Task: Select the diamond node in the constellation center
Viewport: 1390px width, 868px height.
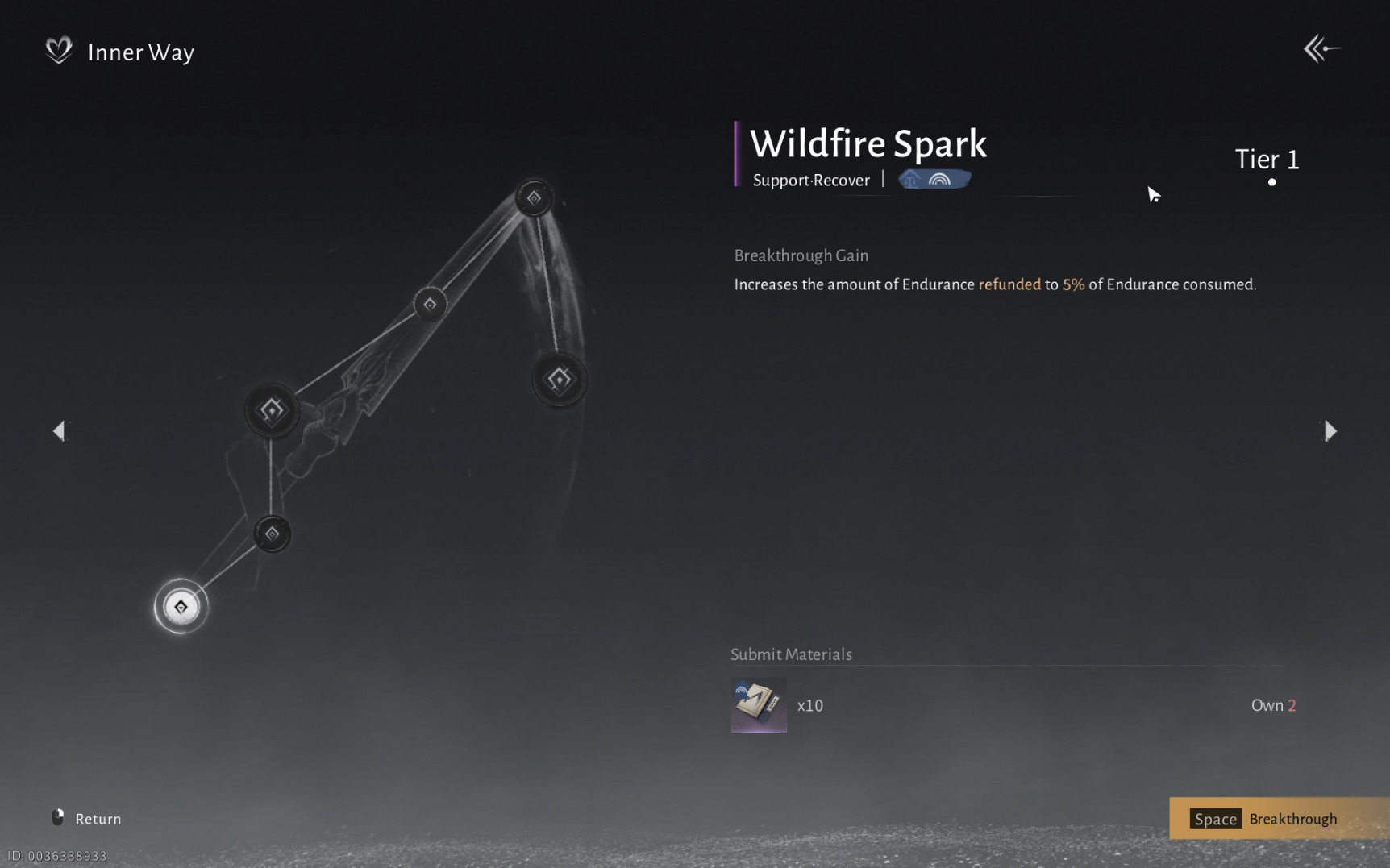Action: [x=430, y=303]
